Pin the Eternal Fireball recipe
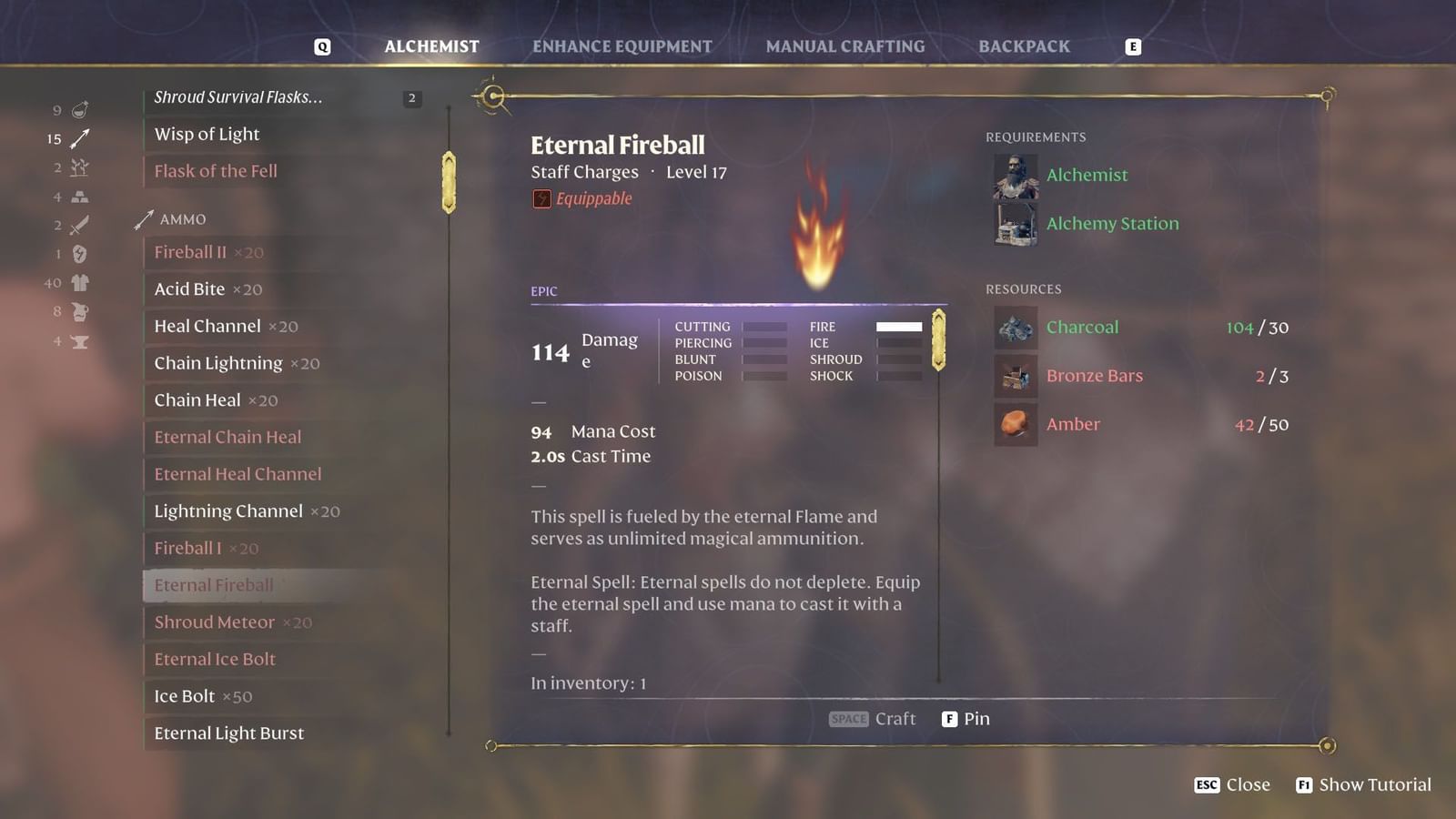Viewport: 1456px width, 819px height. 966,718
